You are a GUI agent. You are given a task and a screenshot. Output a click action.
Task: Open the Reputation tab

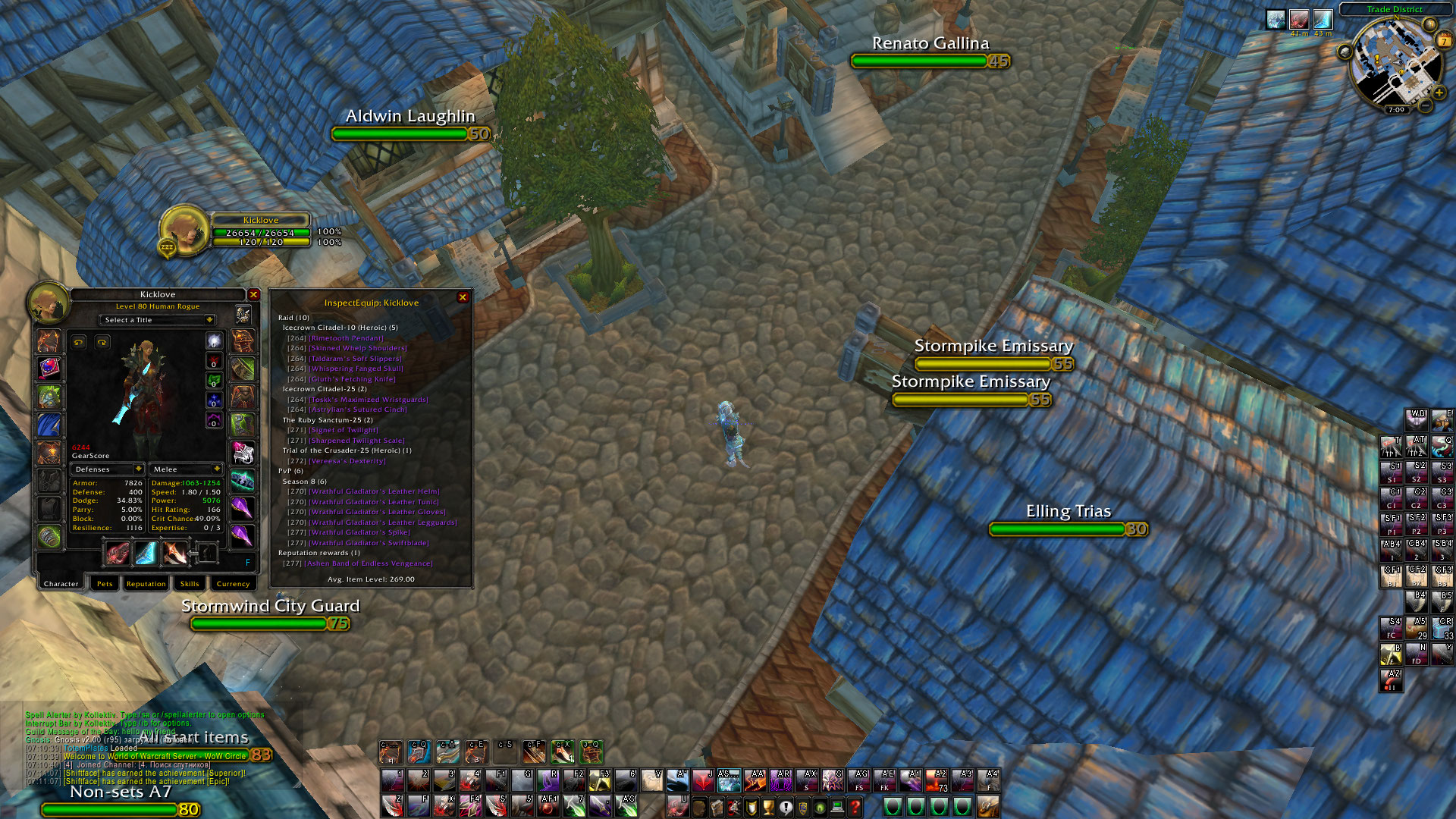146,584
